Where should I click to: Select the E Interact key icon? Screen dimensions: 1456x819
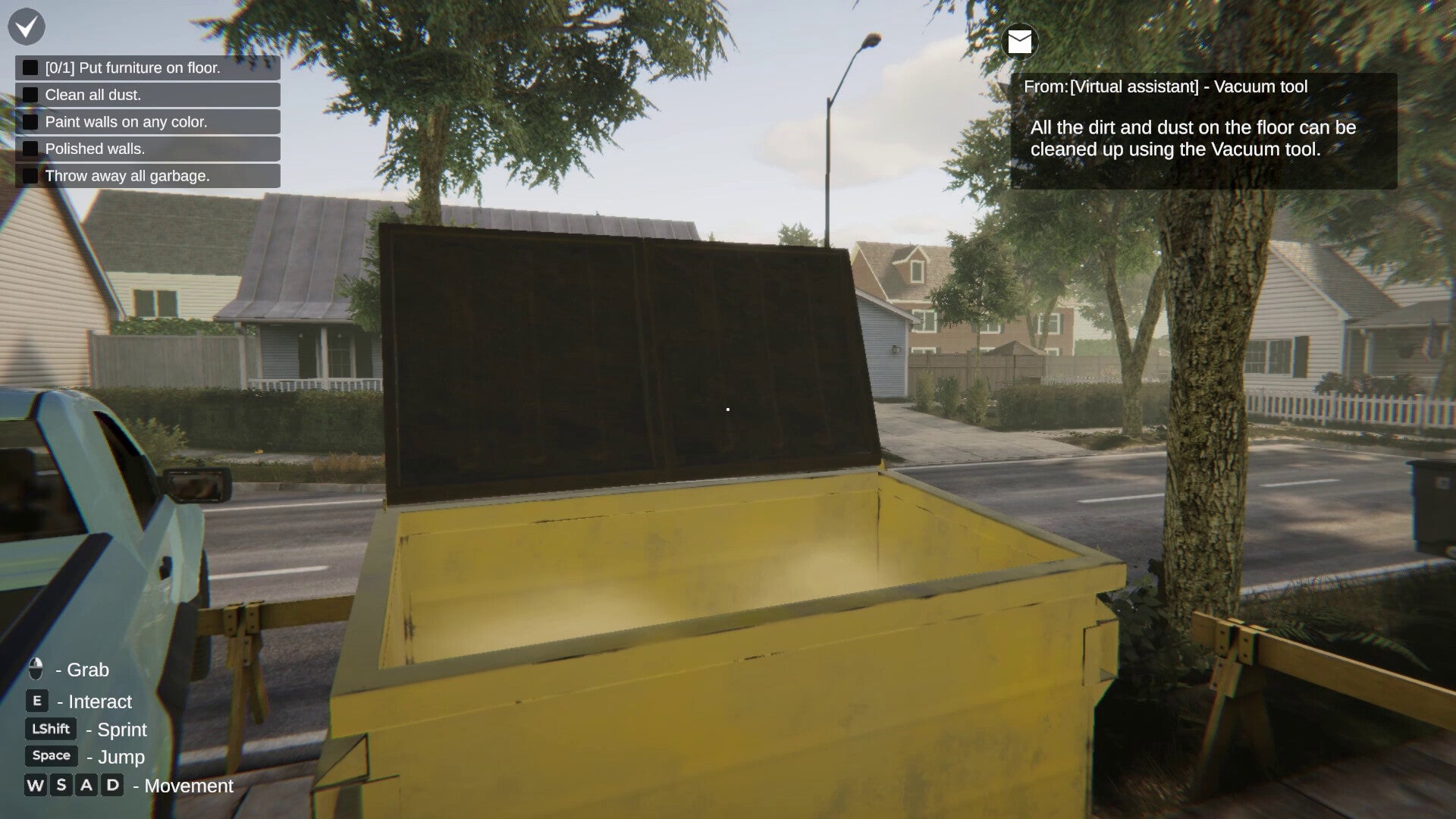pyautogui.click(x=37, y=701)
